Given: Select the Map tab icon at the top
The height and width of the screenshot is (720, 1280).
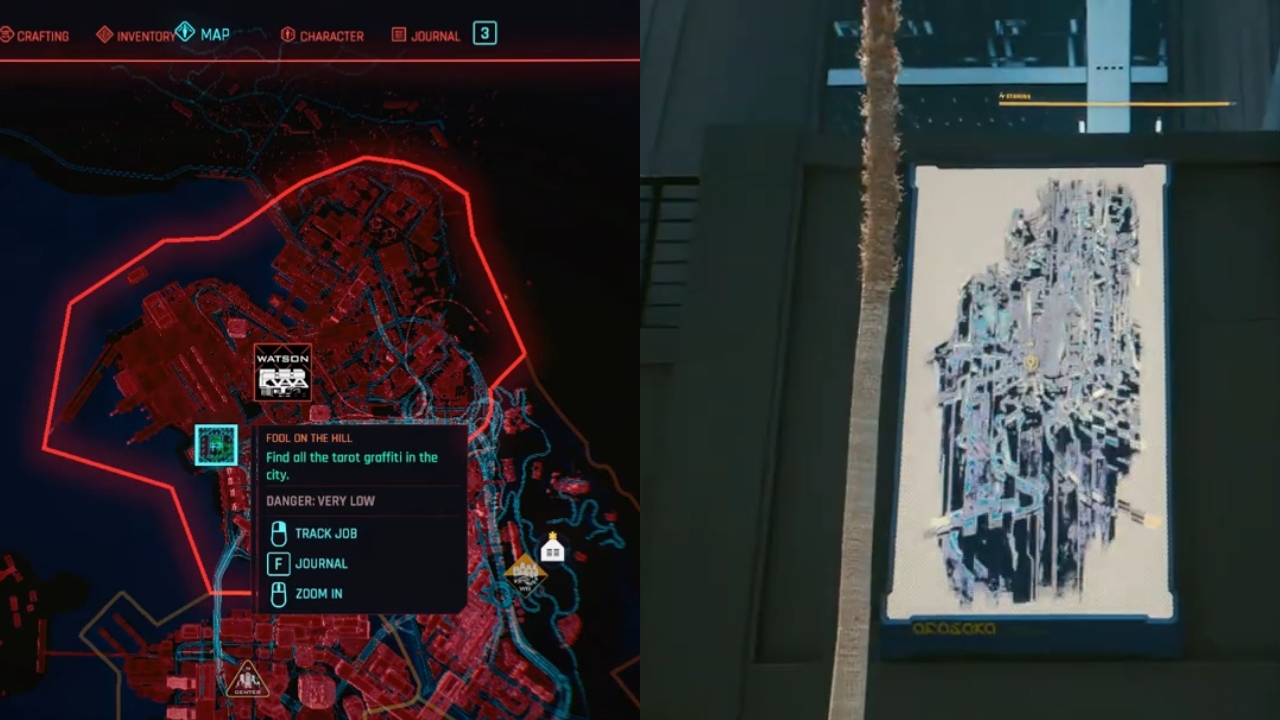Looking at the screenshot, I should point(183,32).
